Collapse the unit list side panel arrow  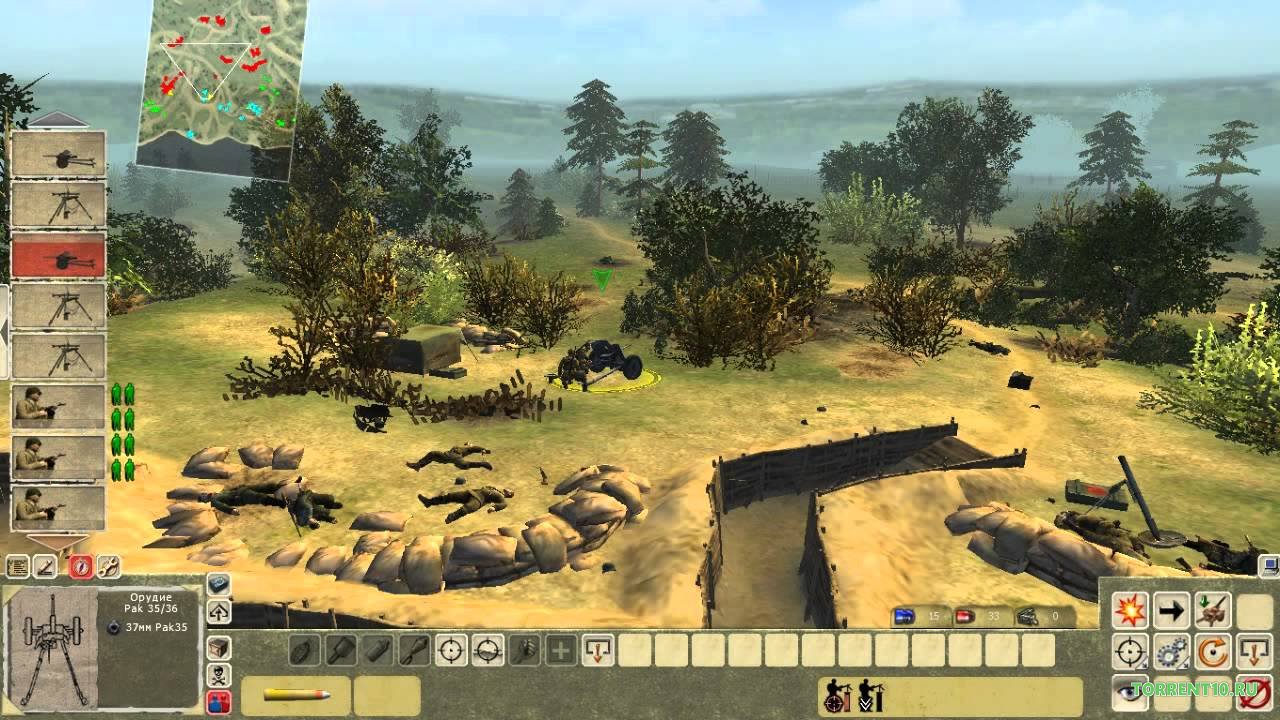3,330
